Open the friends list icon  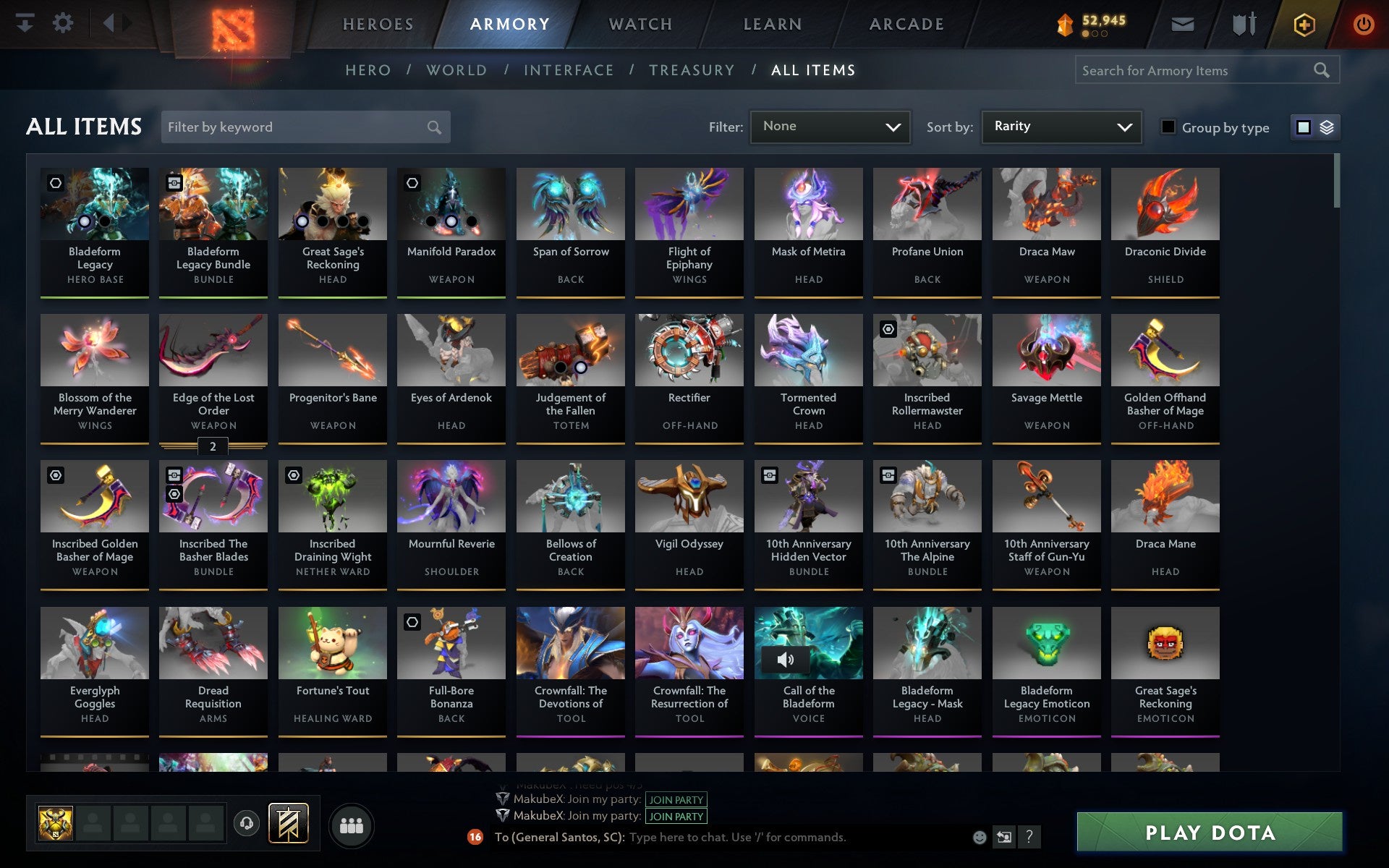pos(352,825)
